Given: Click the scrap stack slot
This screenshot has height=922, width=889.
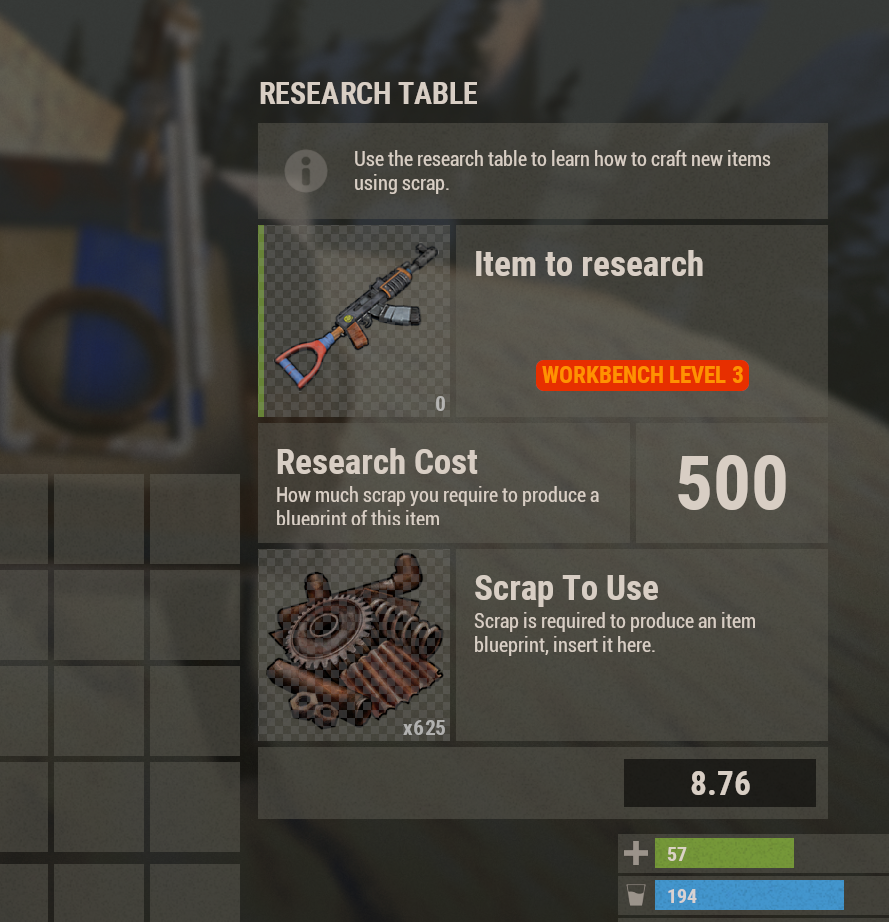Looking at the screenshot, I should click(354, 645).
